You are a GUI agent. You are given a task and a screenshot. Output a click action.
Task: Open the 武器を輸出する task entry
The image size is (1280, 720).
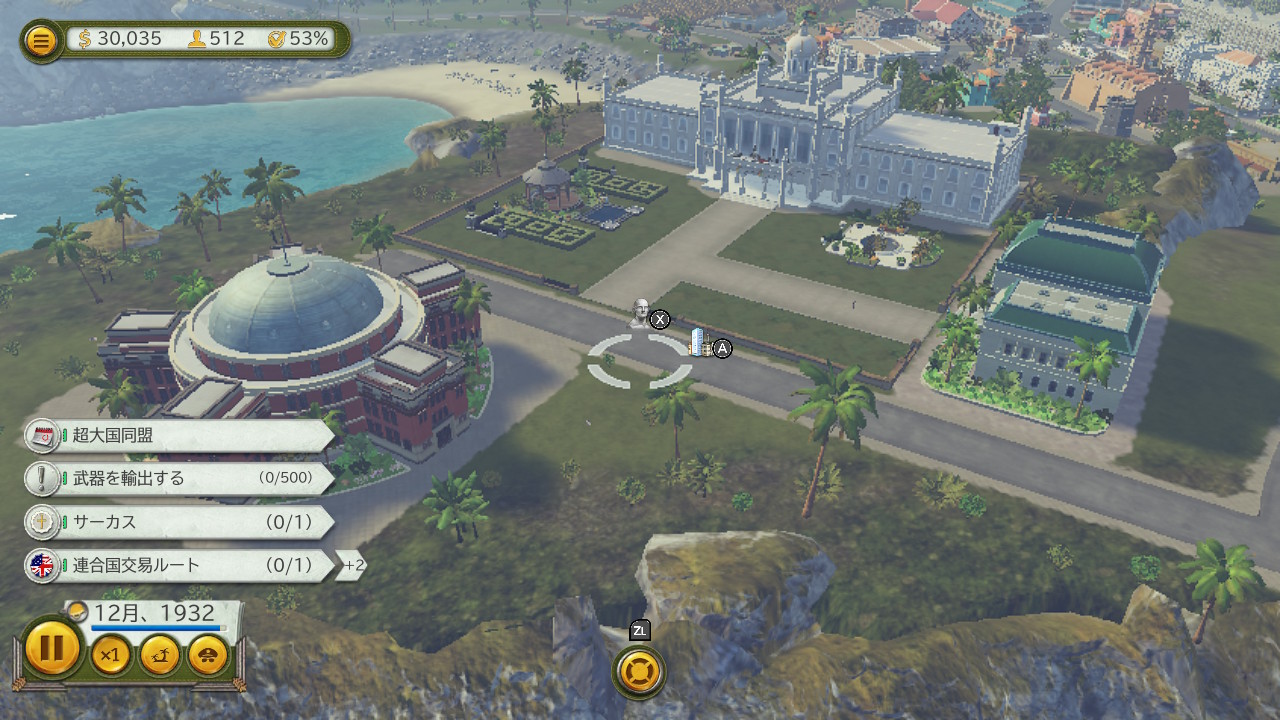180,478
